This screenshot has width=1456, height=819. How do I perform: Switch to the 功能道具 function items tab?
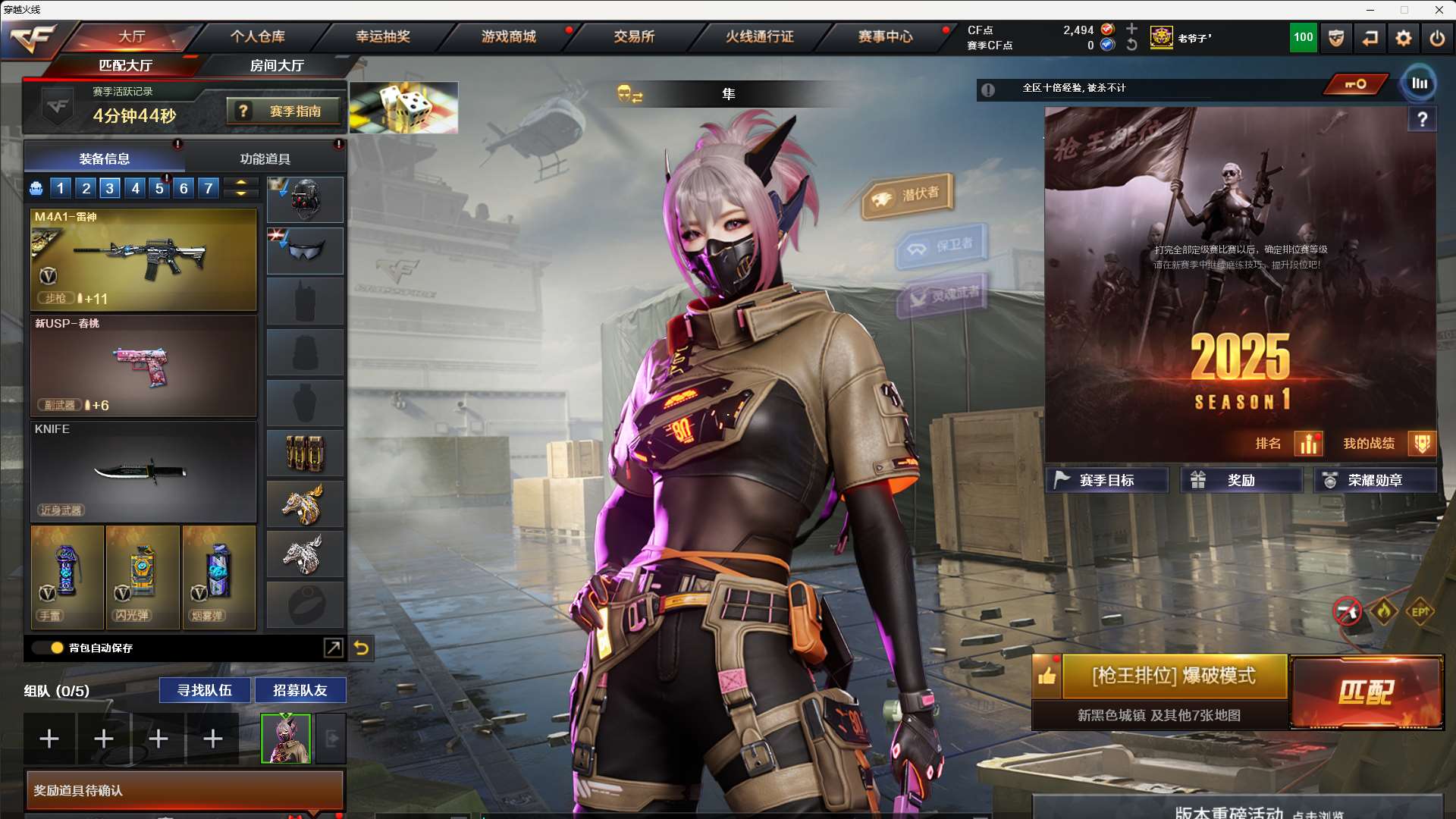tap(265, 158)
